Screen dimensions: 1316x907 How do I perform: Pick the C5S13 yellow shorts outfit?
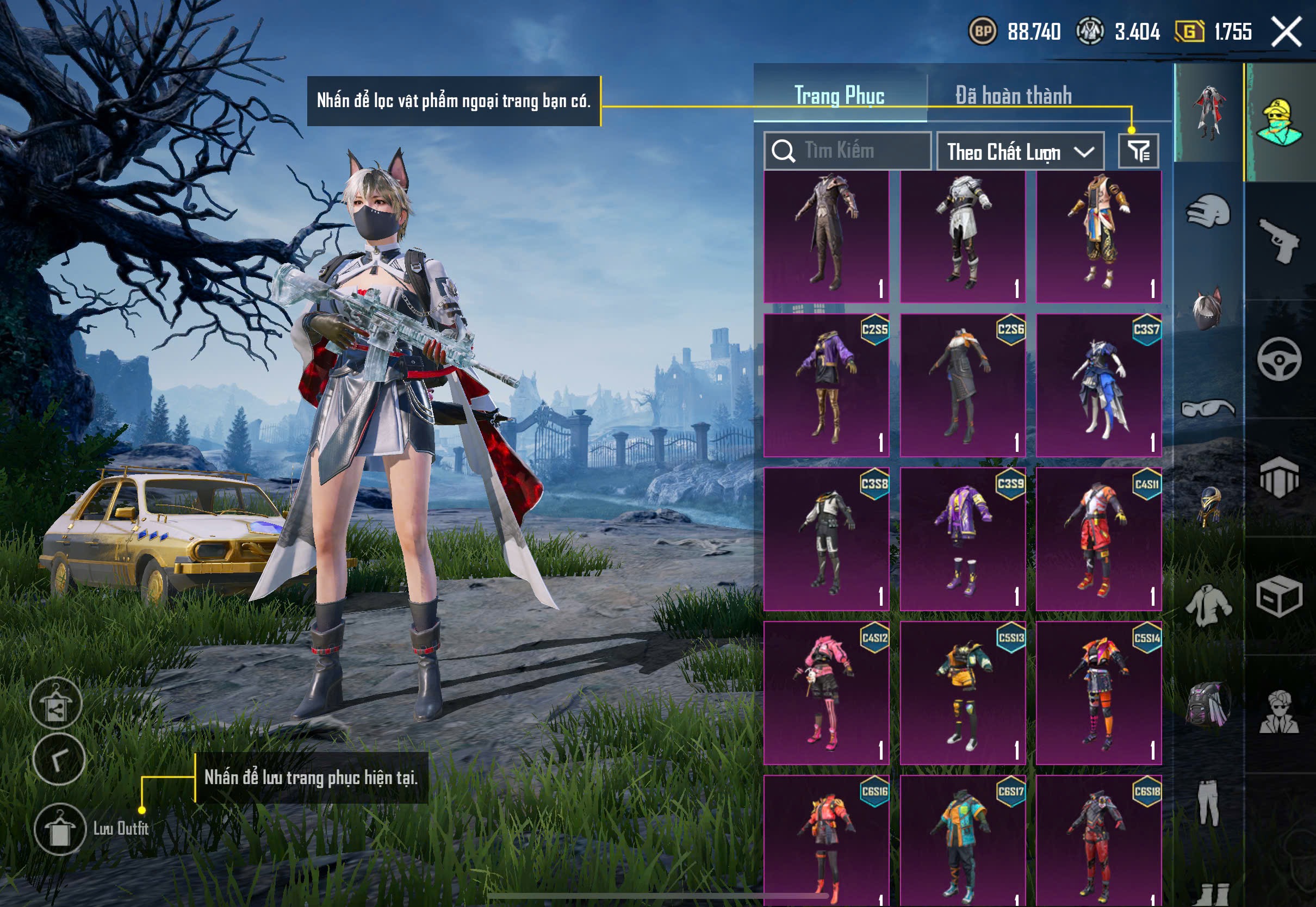pos(963,692)
